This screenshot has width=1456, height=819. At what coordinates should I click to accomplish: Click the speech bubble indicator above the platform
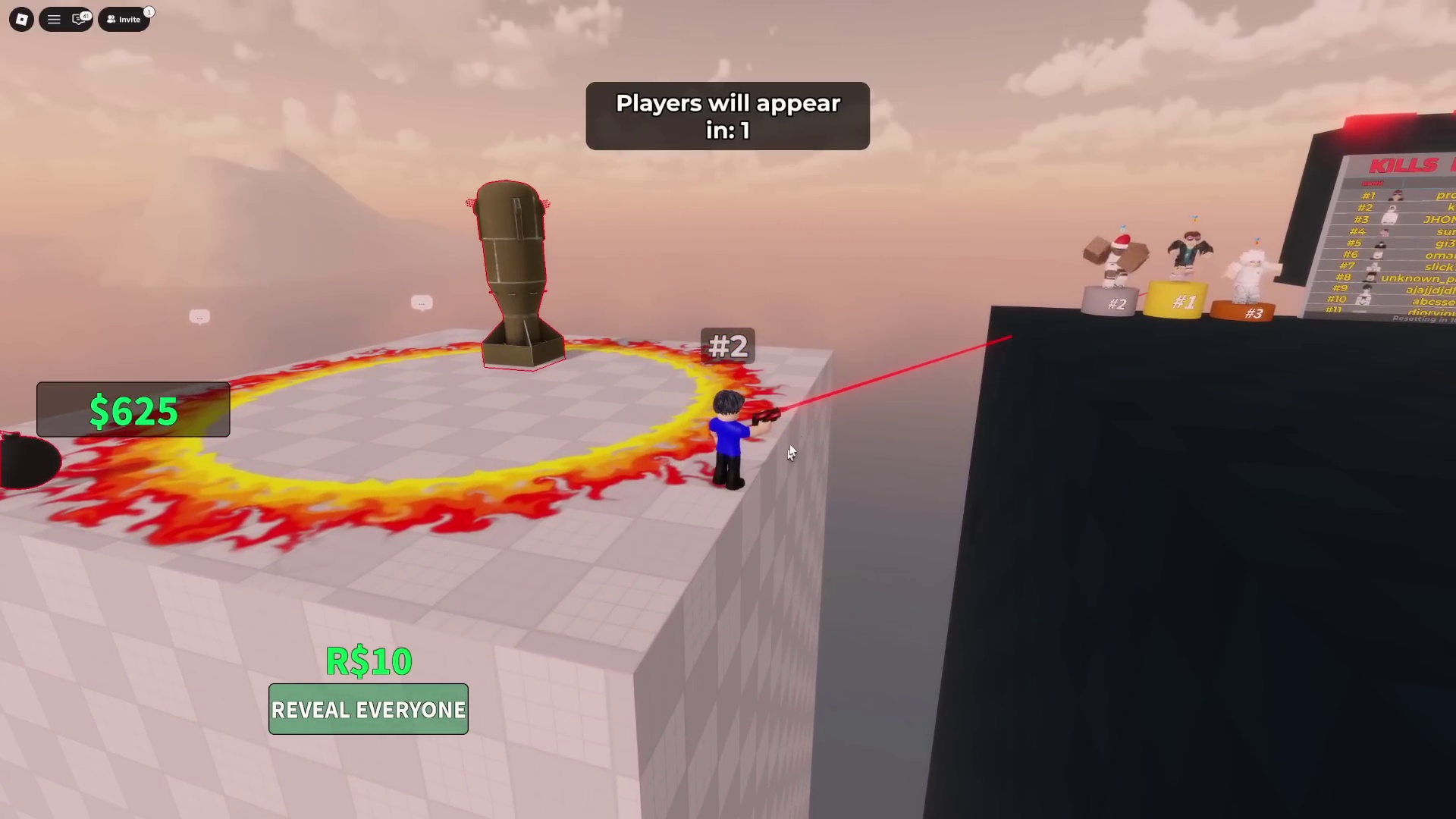point(422,303)
